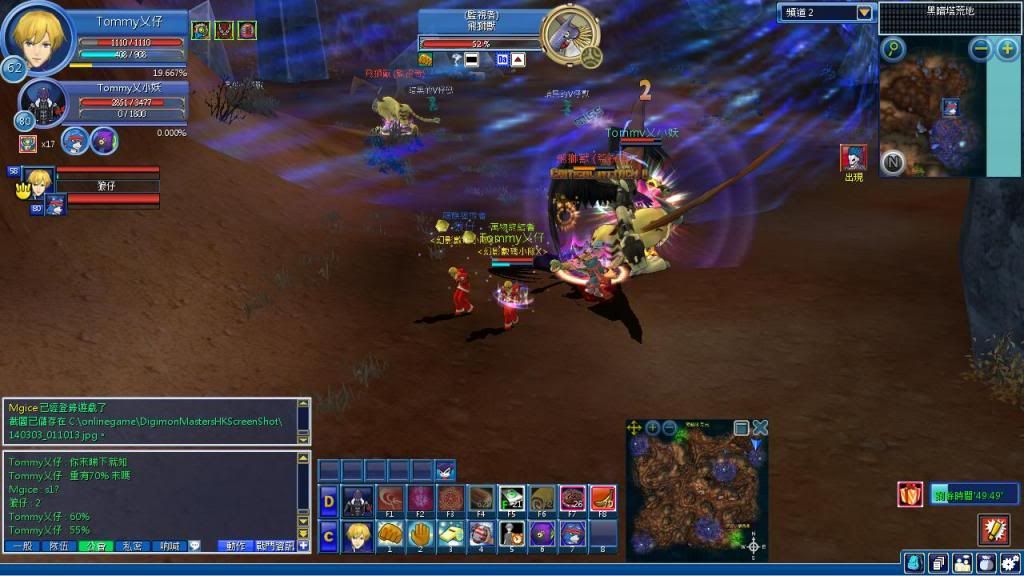Open the 動作 actions button
This screenshot has width=1024, height=576.
pos(236,546)
